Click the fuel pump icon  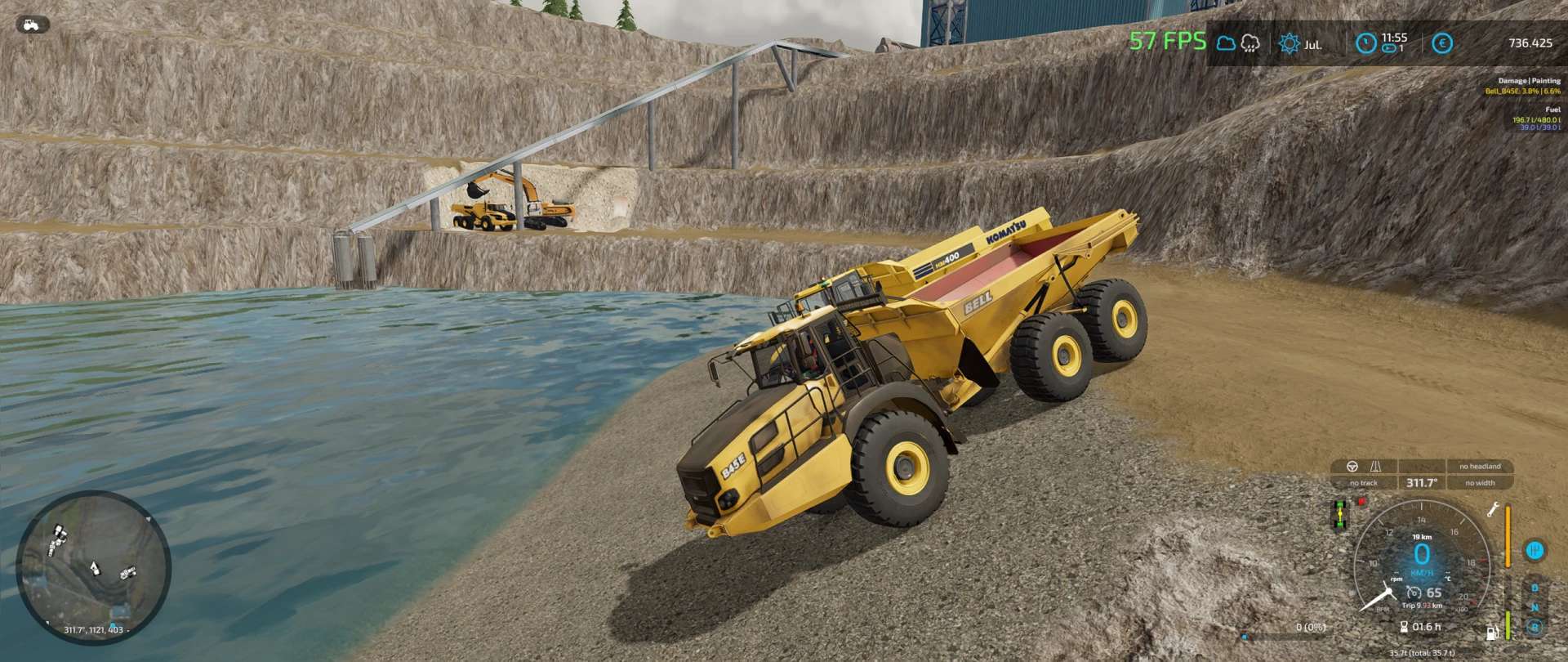tap(1492, 632)
